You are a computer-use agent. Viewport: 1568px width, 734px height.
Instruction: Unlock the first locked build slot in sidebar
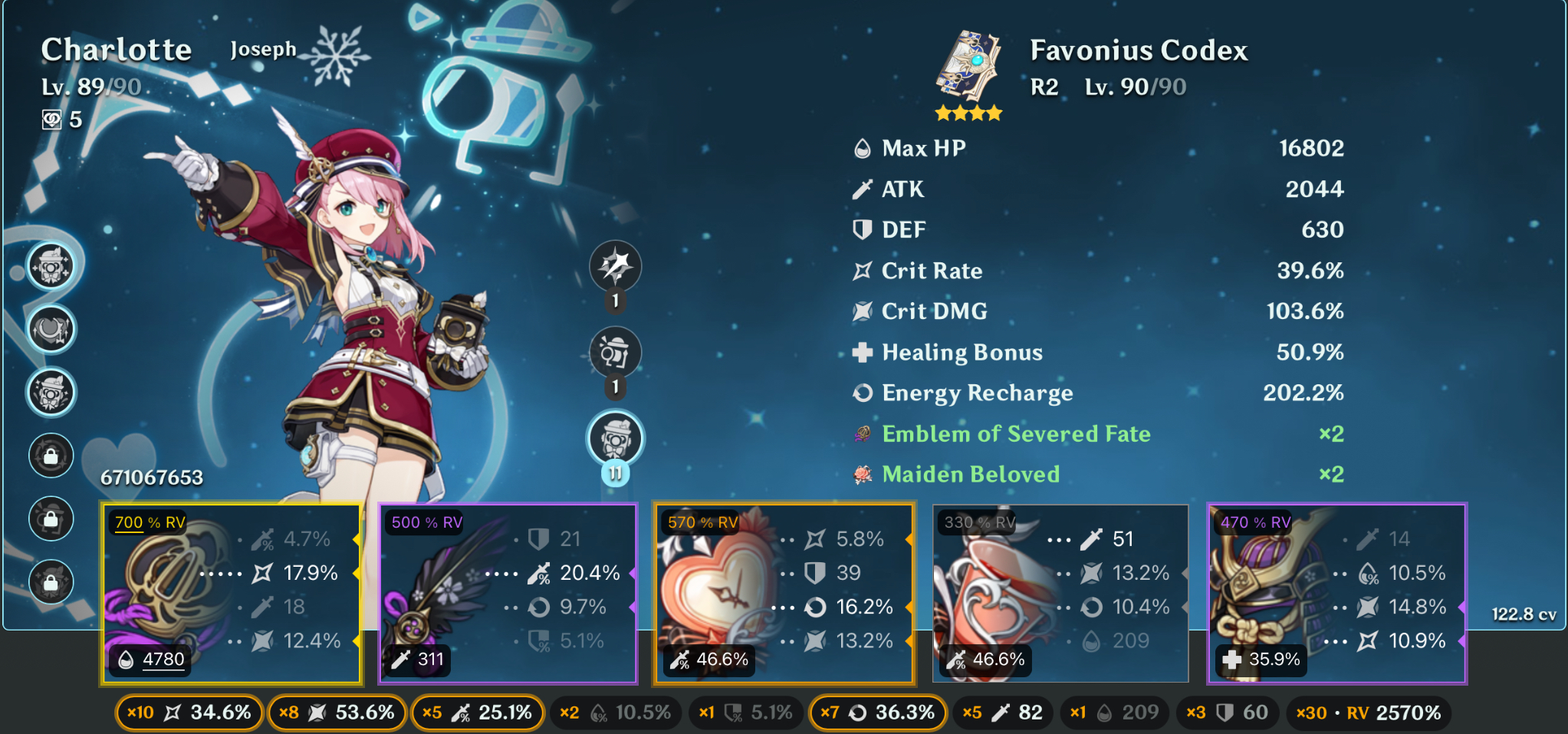(51, 456)
